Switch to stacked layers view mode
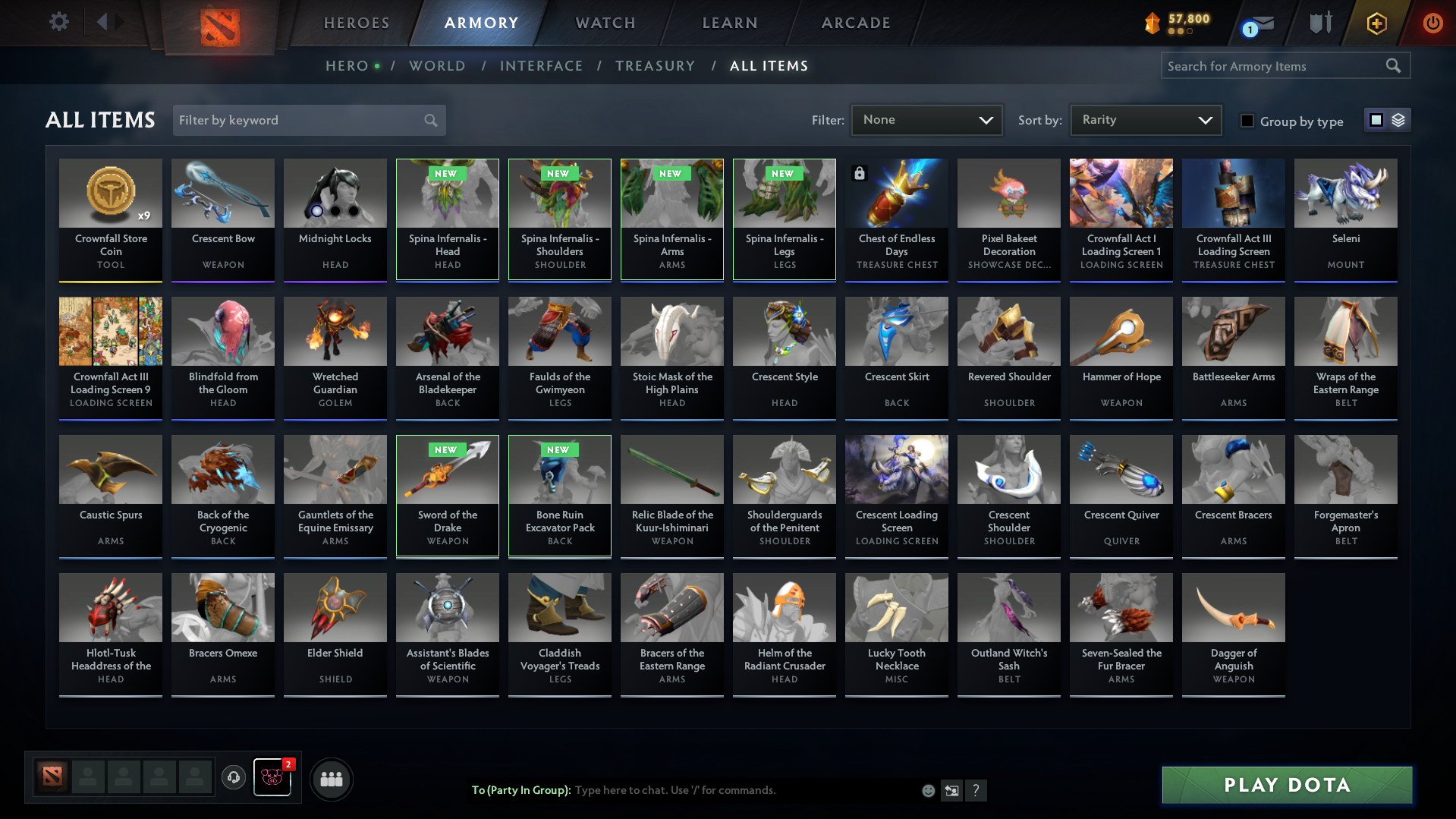 [1398, 120]
